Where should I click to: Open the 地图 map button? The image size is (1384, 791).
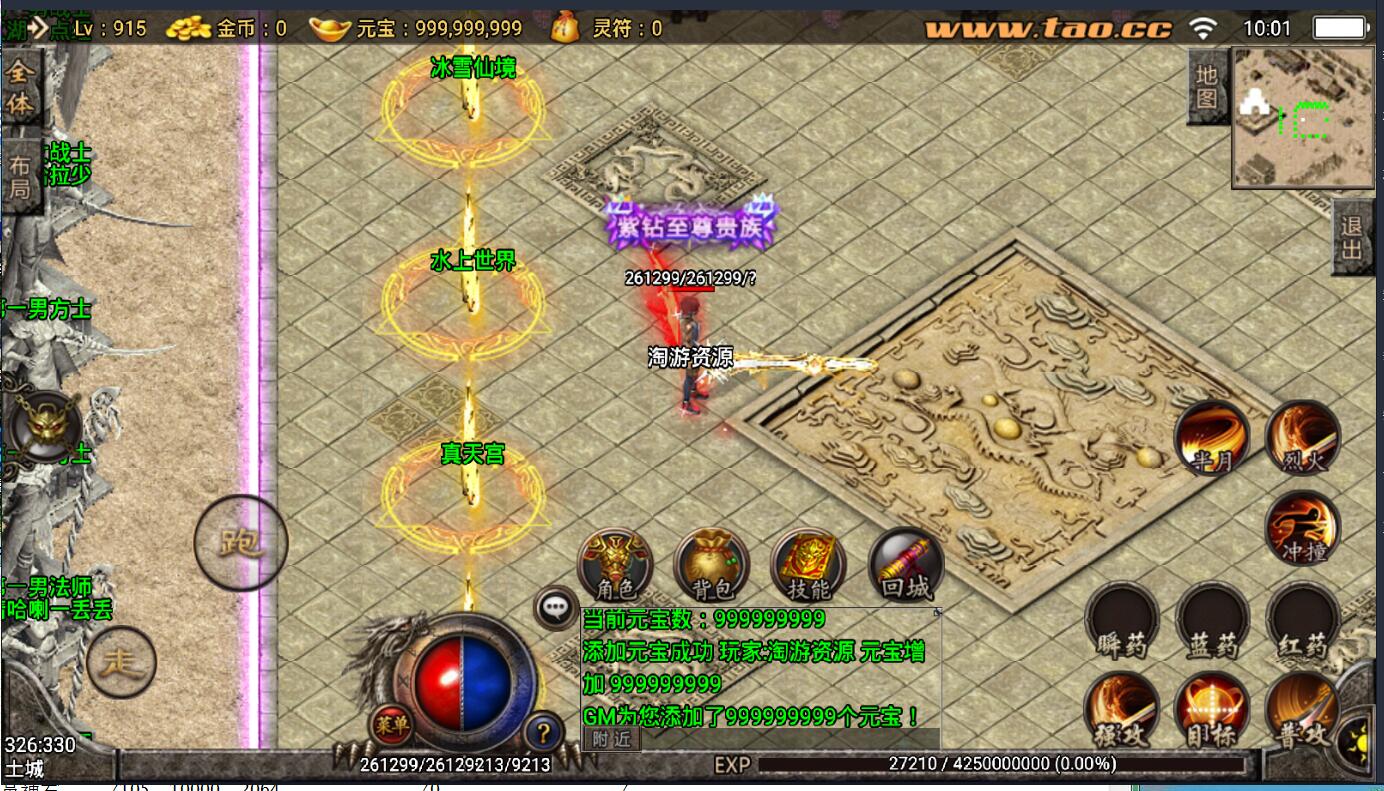(1207, 87)
